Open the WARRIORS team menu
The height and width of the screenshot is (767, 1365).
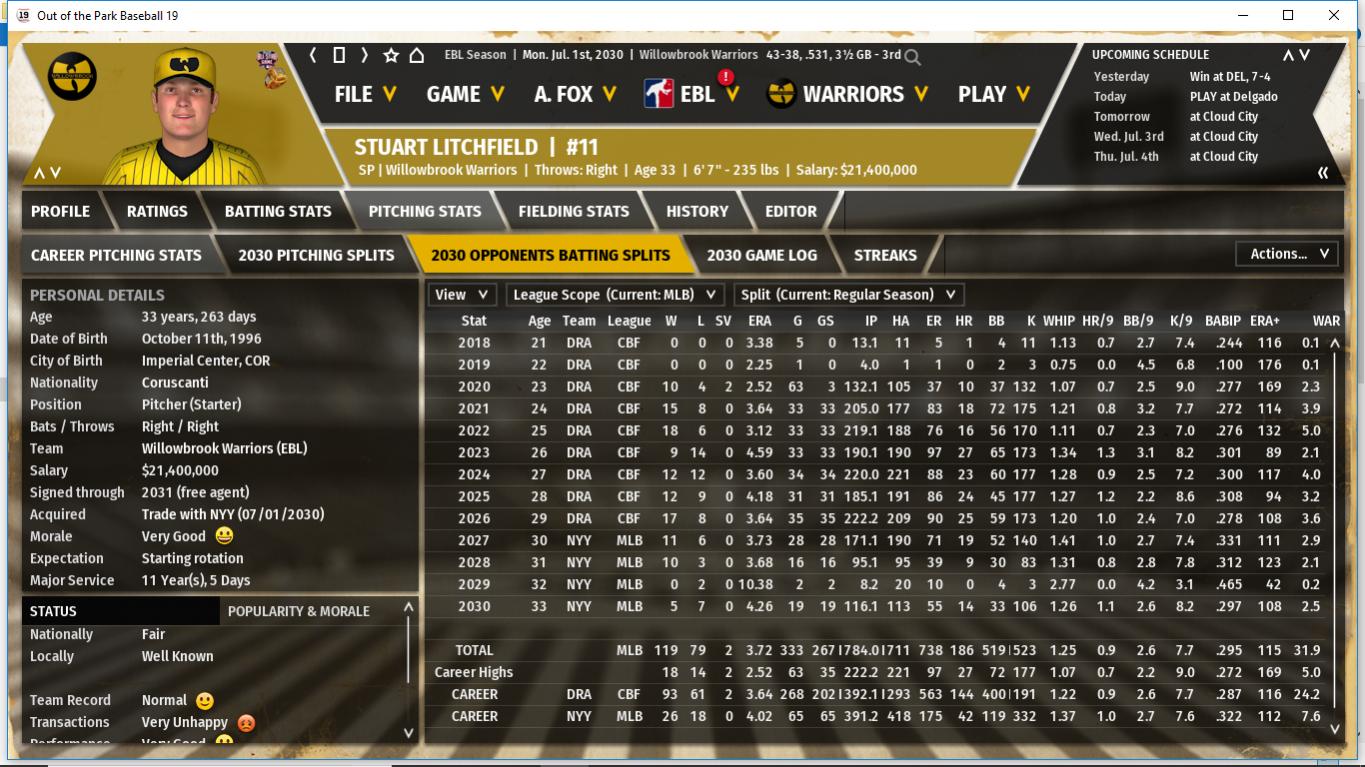(848, 94)
